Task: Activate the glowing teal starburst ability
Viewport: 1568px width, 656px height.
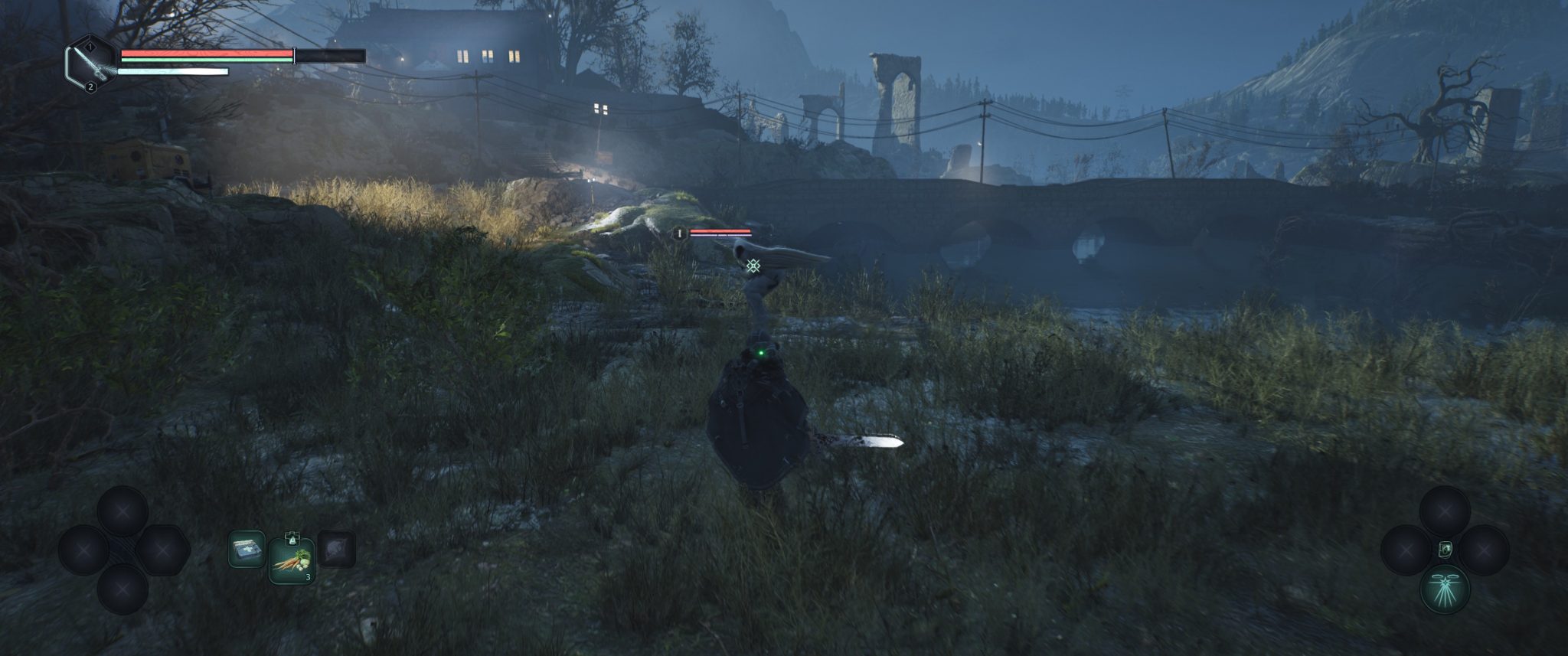Action: pyautogui.click(x=1445, y=590)
